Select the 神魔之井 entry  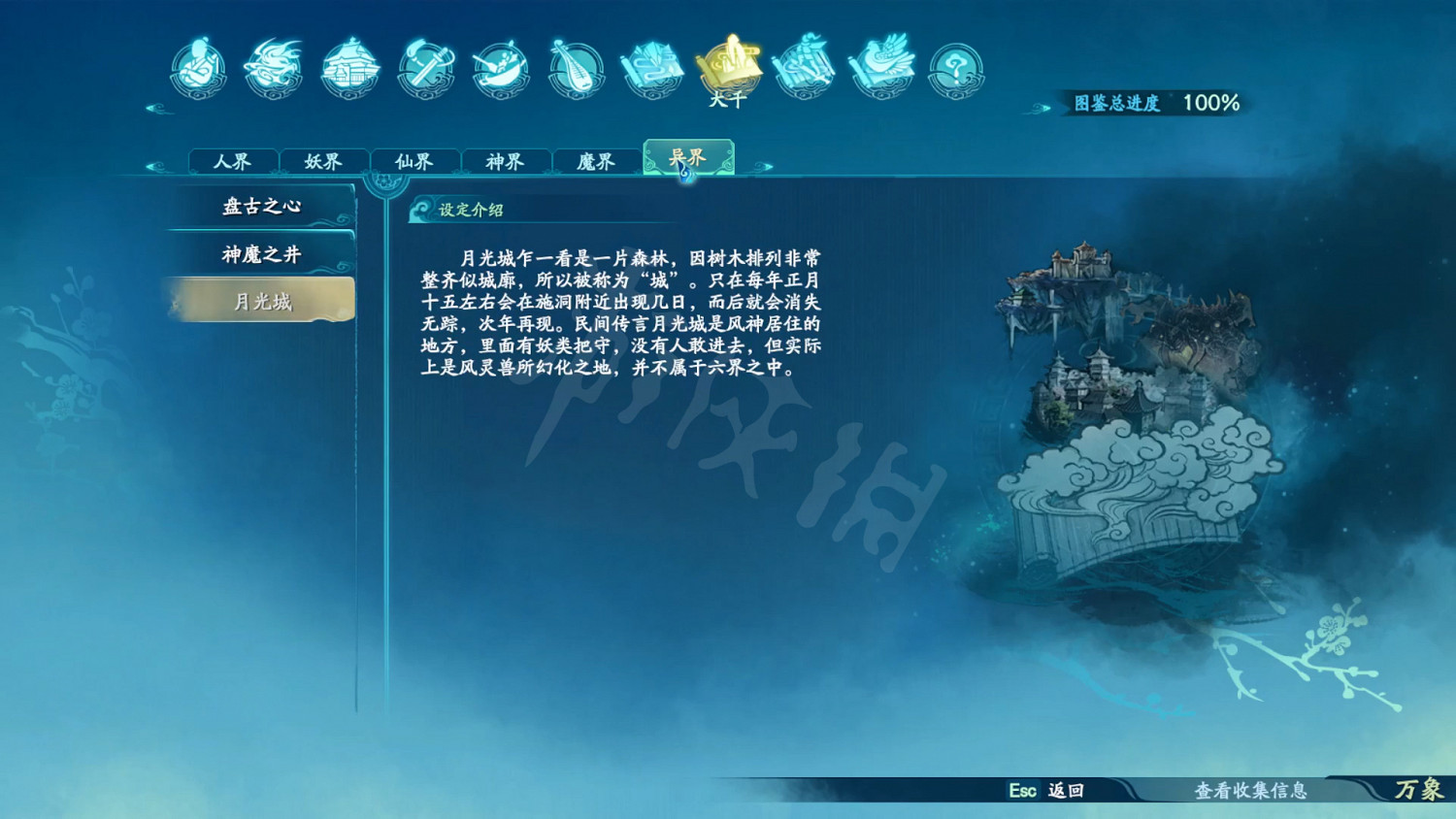click(262, 252)
